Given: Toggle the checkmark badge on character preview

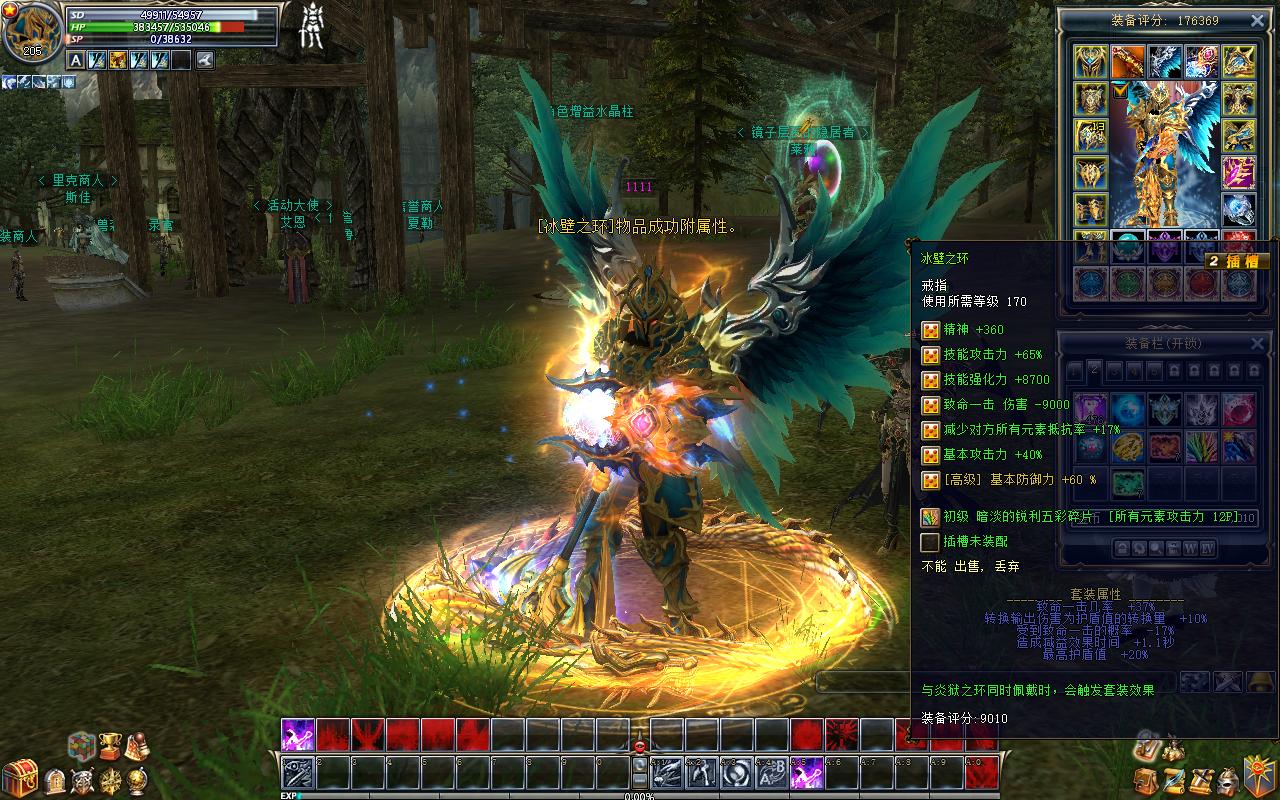Looking at the screenshot, I should (1120, 90).
